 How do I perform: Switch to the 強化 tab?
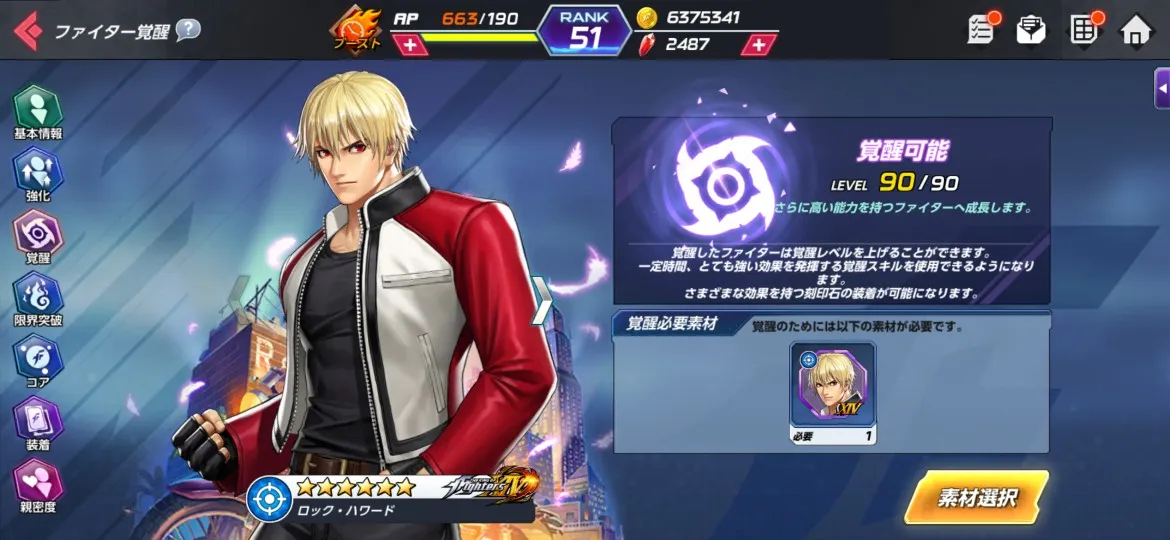tap(38, 174)
